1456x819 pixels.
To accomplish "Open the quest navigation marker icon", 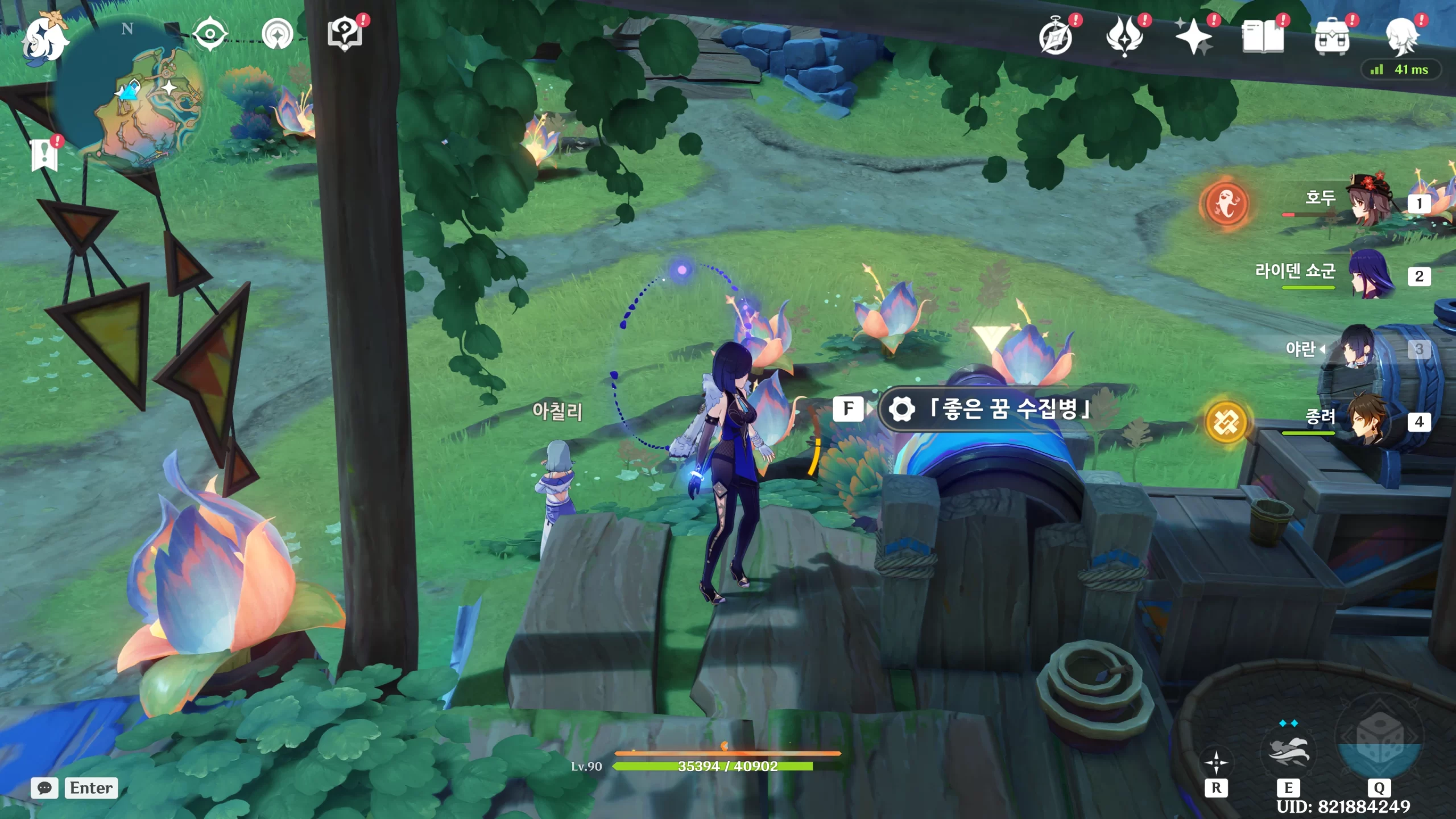I will point(278,34).
